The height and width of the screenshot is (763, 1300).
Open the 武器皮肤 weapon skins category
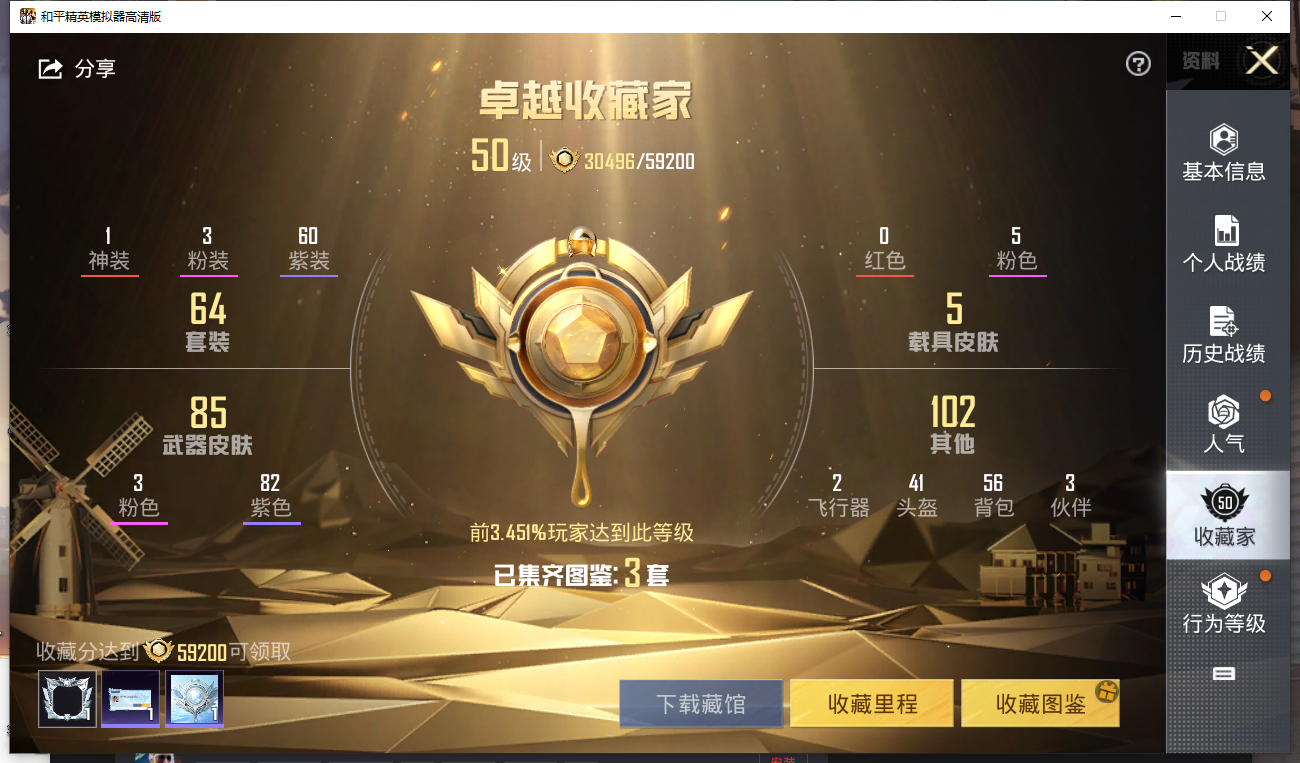[208, 425]
